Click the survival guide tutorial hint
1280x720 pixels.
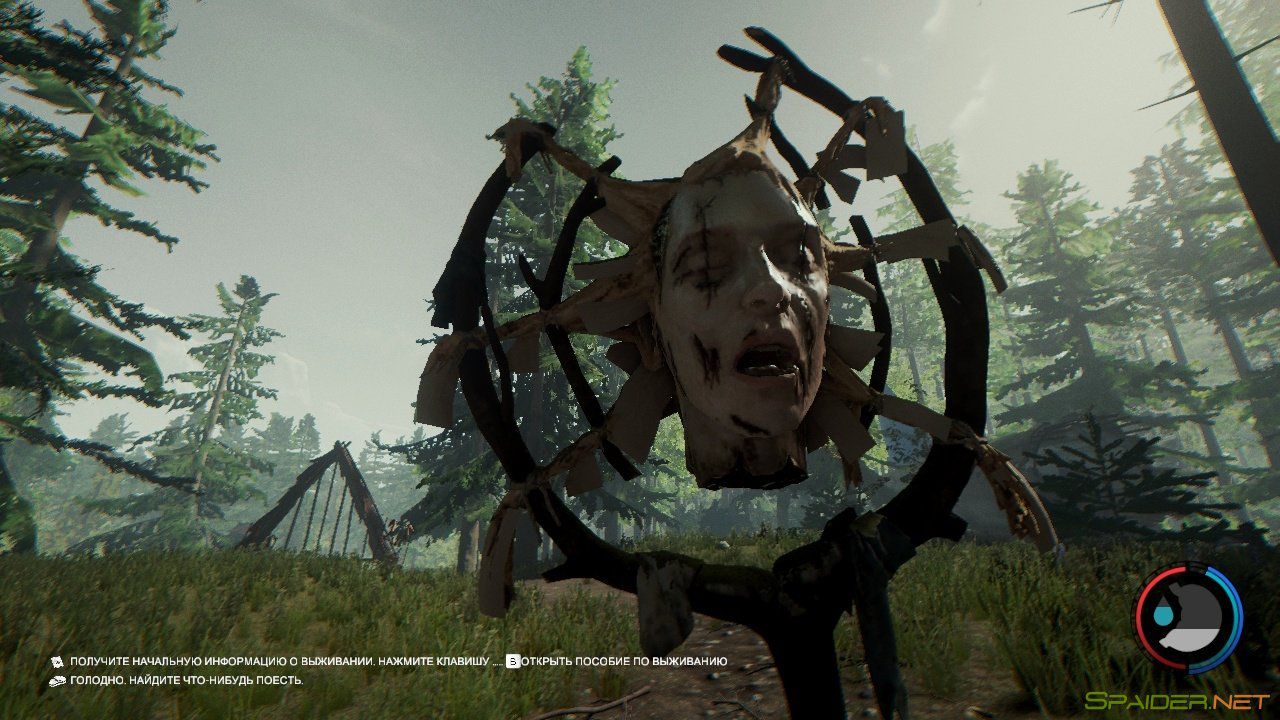click(390, 662)
